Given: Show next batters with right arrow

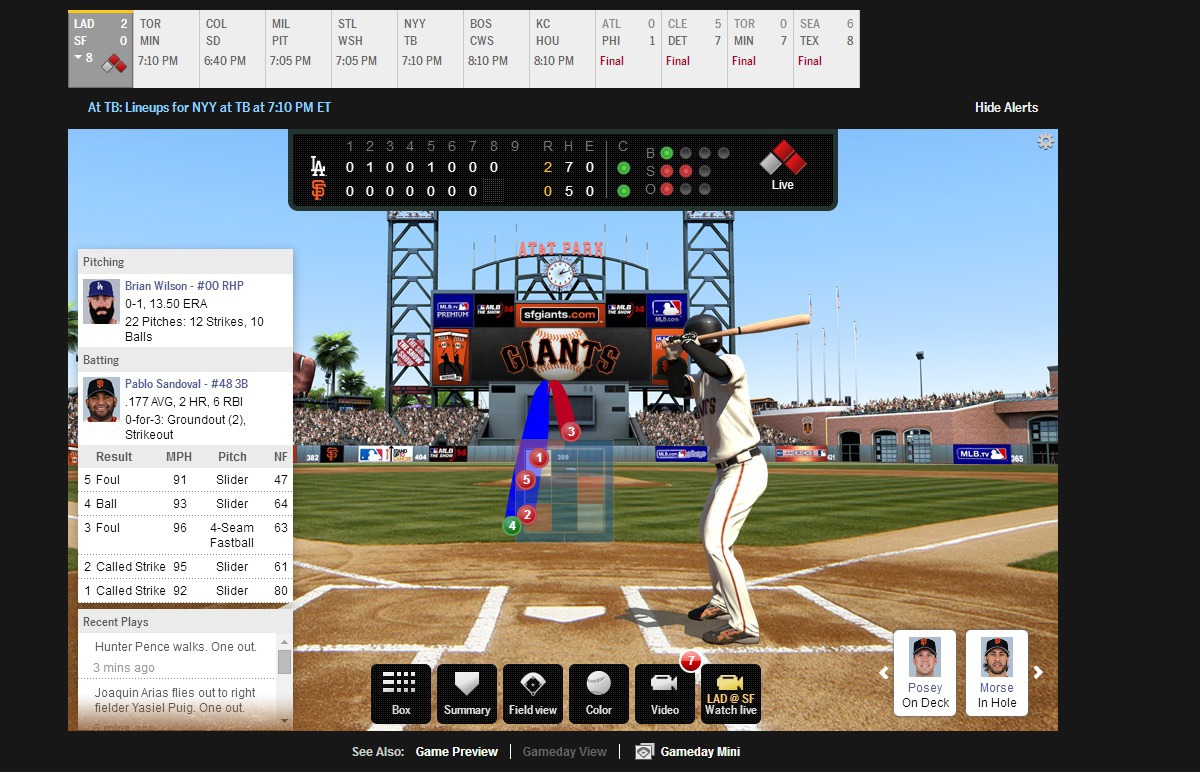Looking at the screenshot, I should click(1038, 673).
